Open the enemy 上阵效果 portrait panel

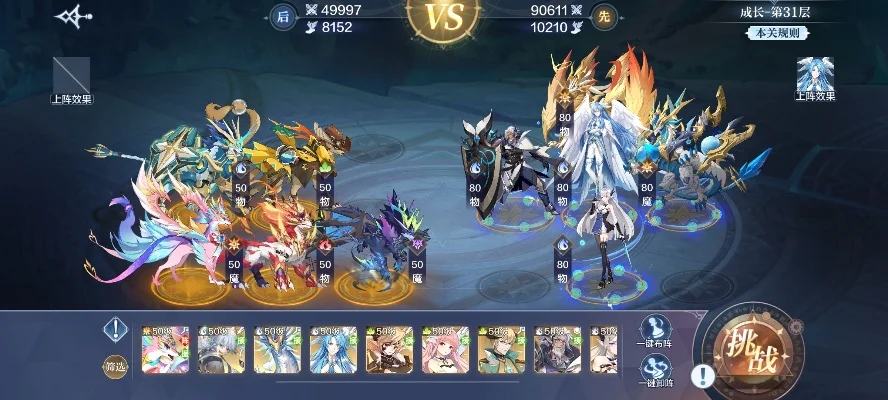pyautogui.click(x=815, y=77)
